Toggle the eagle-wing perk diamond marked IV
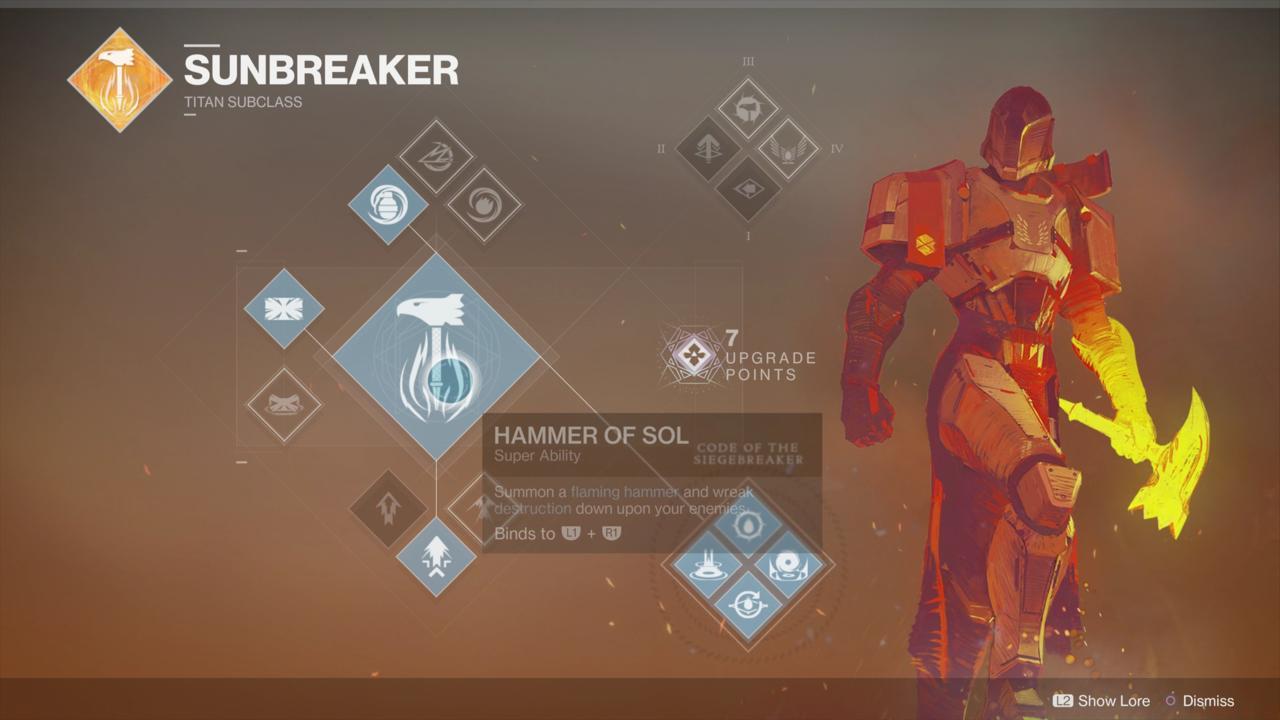 coord(790,151)
